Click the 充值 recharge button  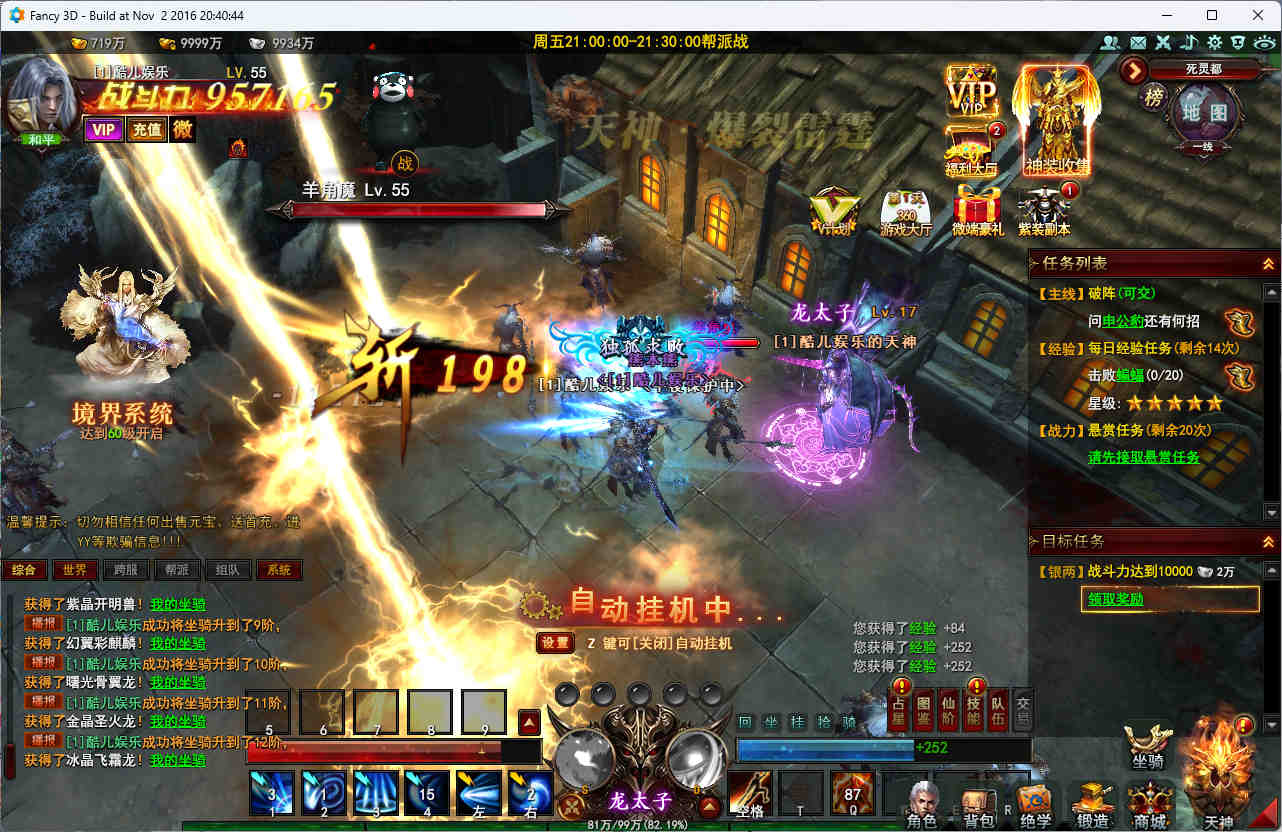coord(148,129)
